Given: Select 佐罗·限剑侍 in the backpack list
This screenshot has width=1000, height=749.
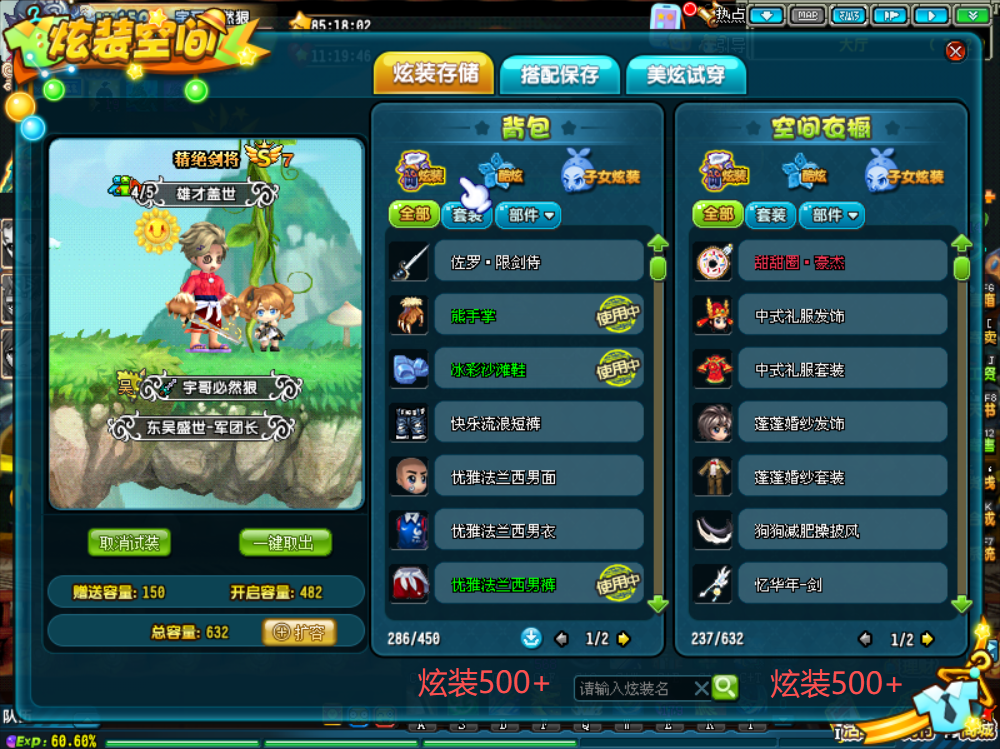Looking at the screenshot, I should (538, 262).
